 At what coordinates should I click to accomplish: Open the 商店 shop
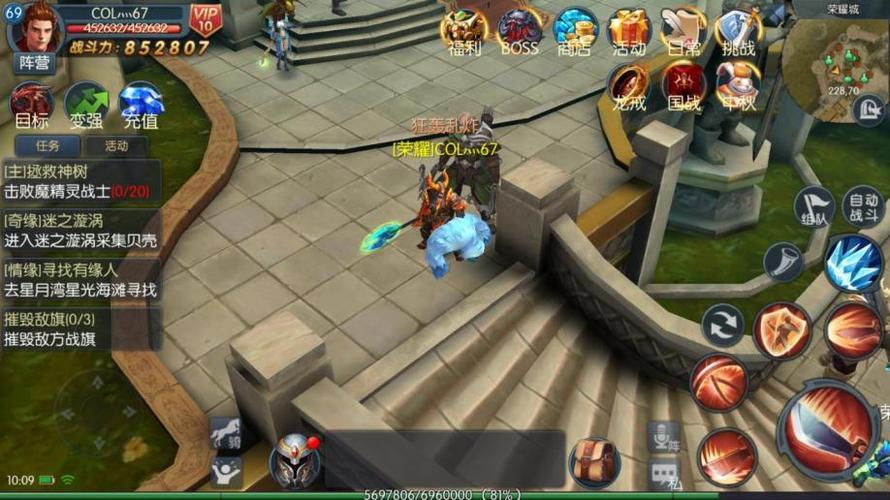coord(575,31)
